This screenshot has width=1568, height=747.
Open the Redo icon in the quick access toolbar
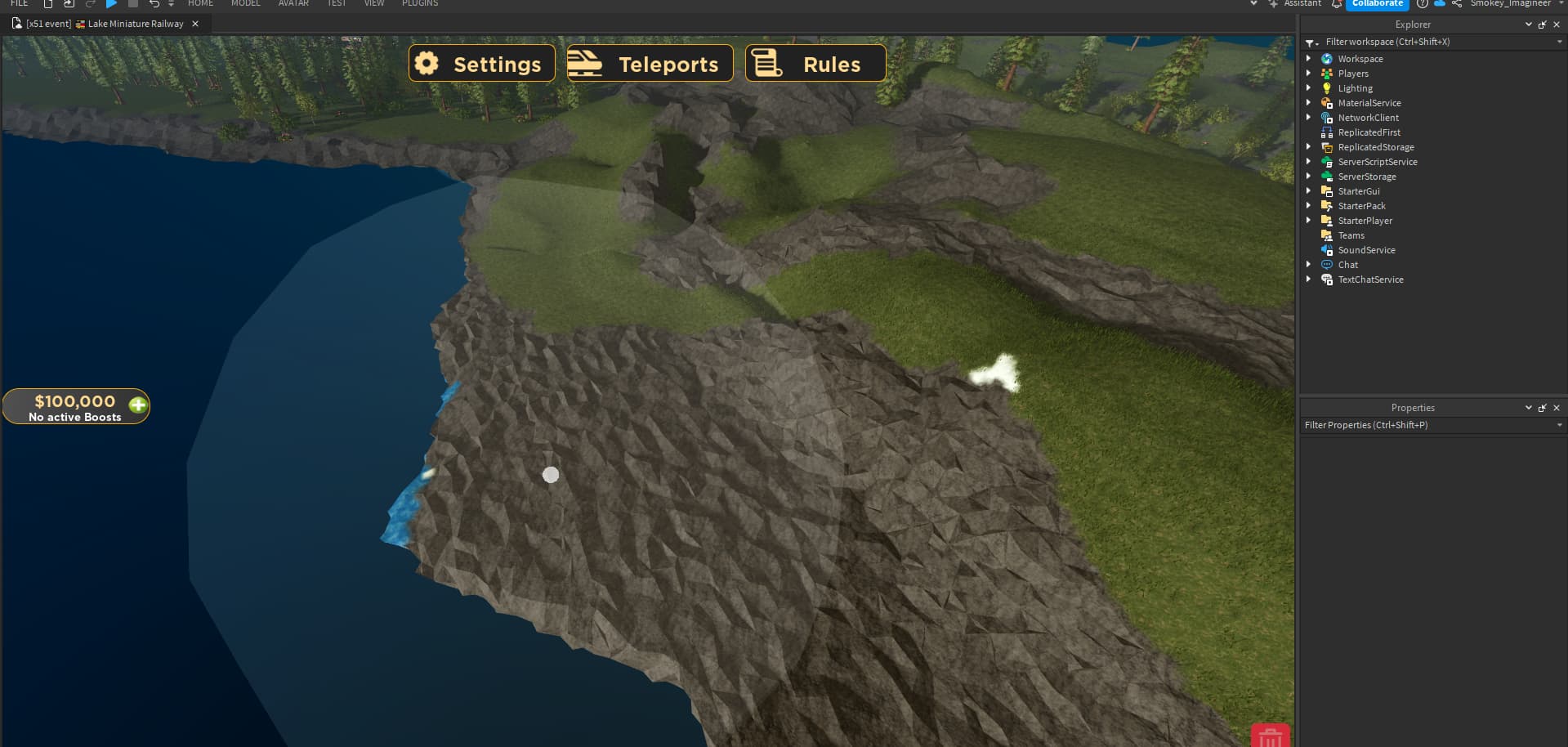coord(90,4)
